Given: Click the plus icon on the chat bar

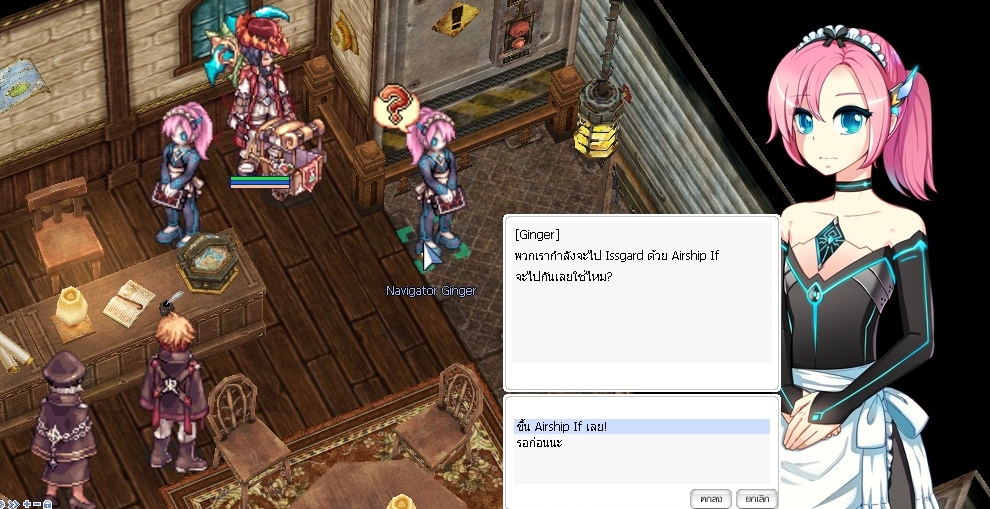Looking at the screenshot, I should (27, 503).
